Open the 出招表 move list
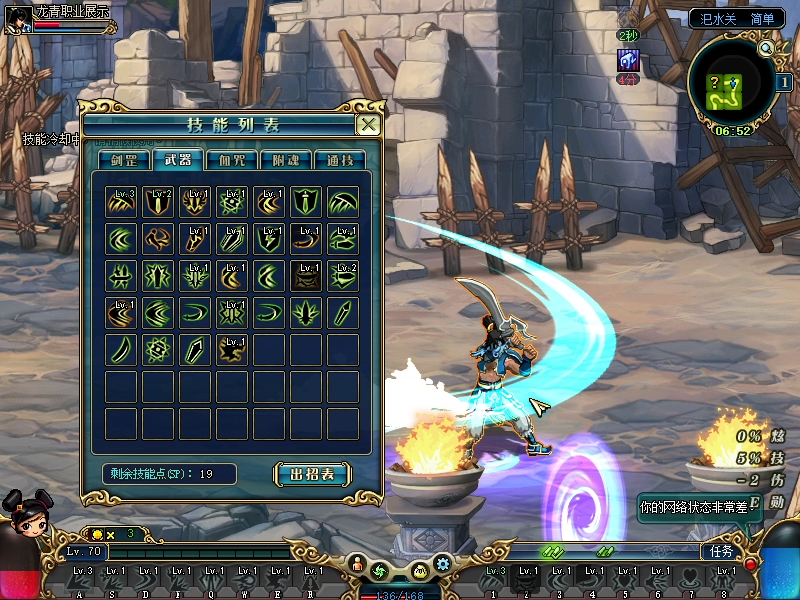Screen dimensions: 800x600 pos(312,473)
